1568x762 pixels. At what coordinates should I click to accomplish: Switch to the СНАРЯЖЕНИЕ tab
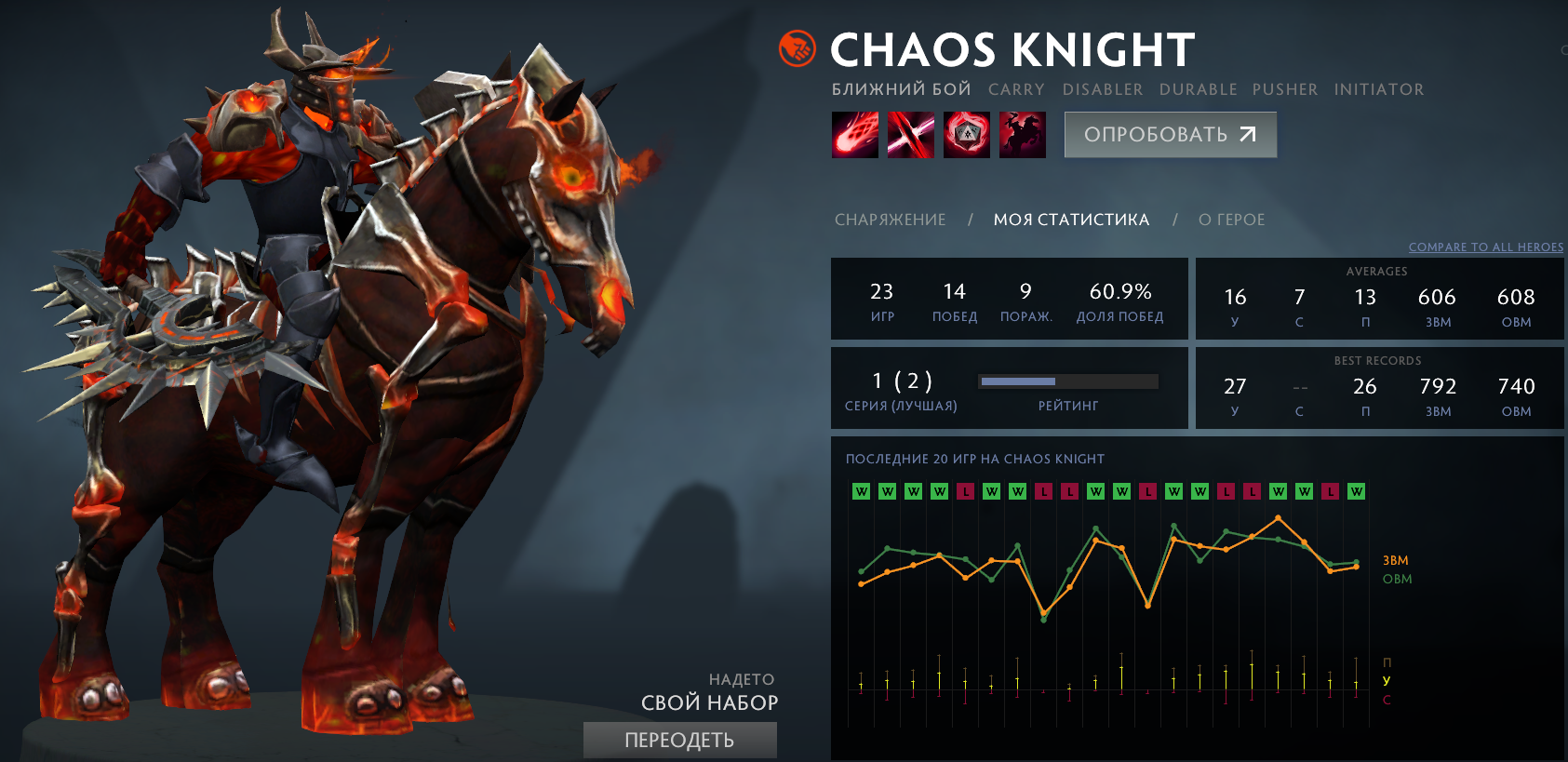pyautogui.click(x=890, y=220)
